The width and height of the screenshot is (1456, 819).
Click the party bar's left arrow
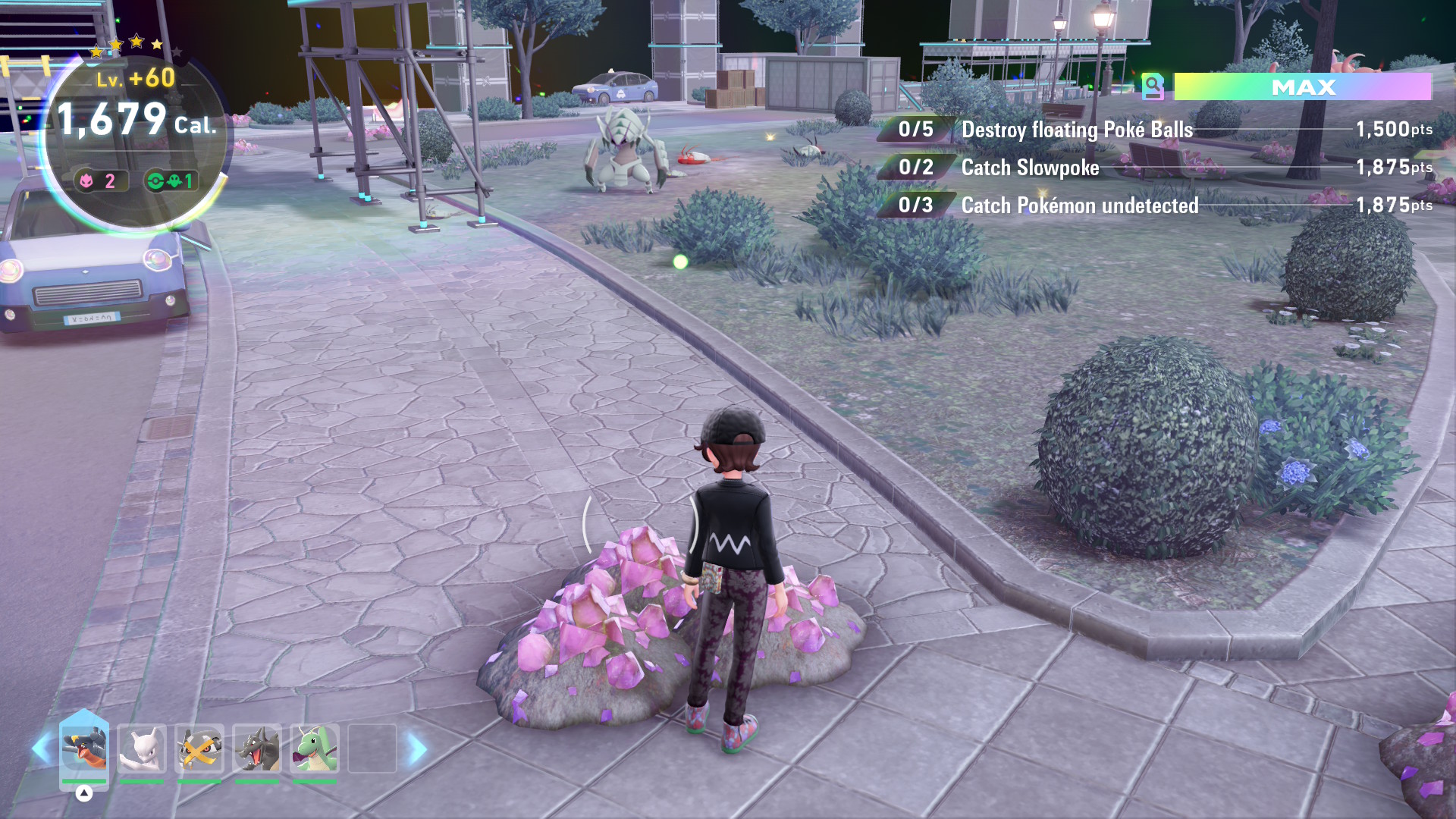tap(41, 749)
